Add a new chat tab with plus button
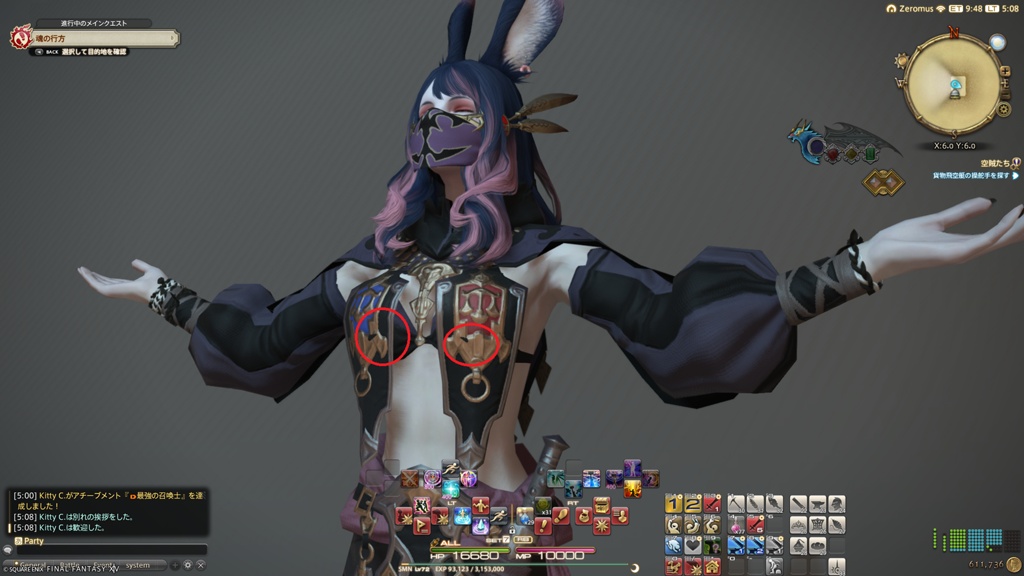1024x576 pixels. [x=173, y=565]
